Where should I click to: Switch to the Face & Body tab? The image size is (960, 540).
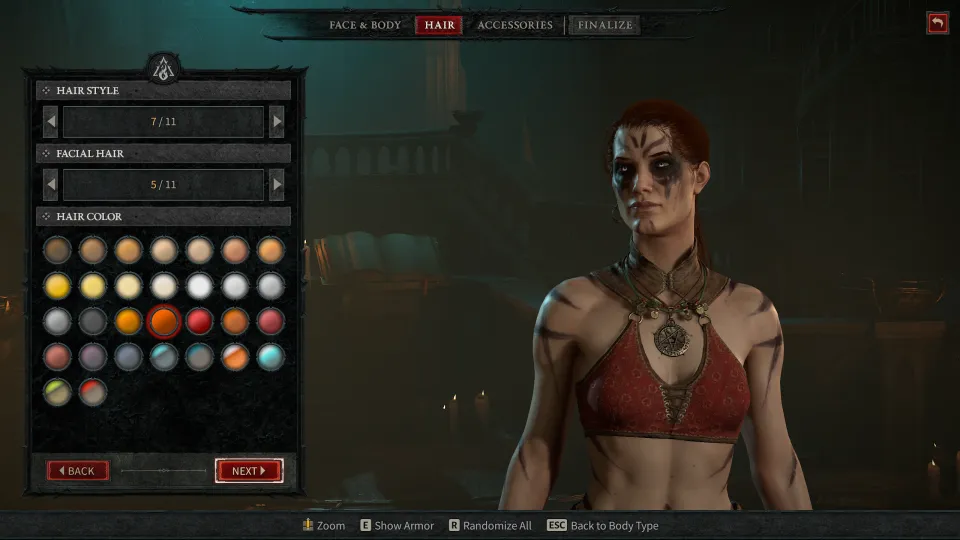coord(365,25)
